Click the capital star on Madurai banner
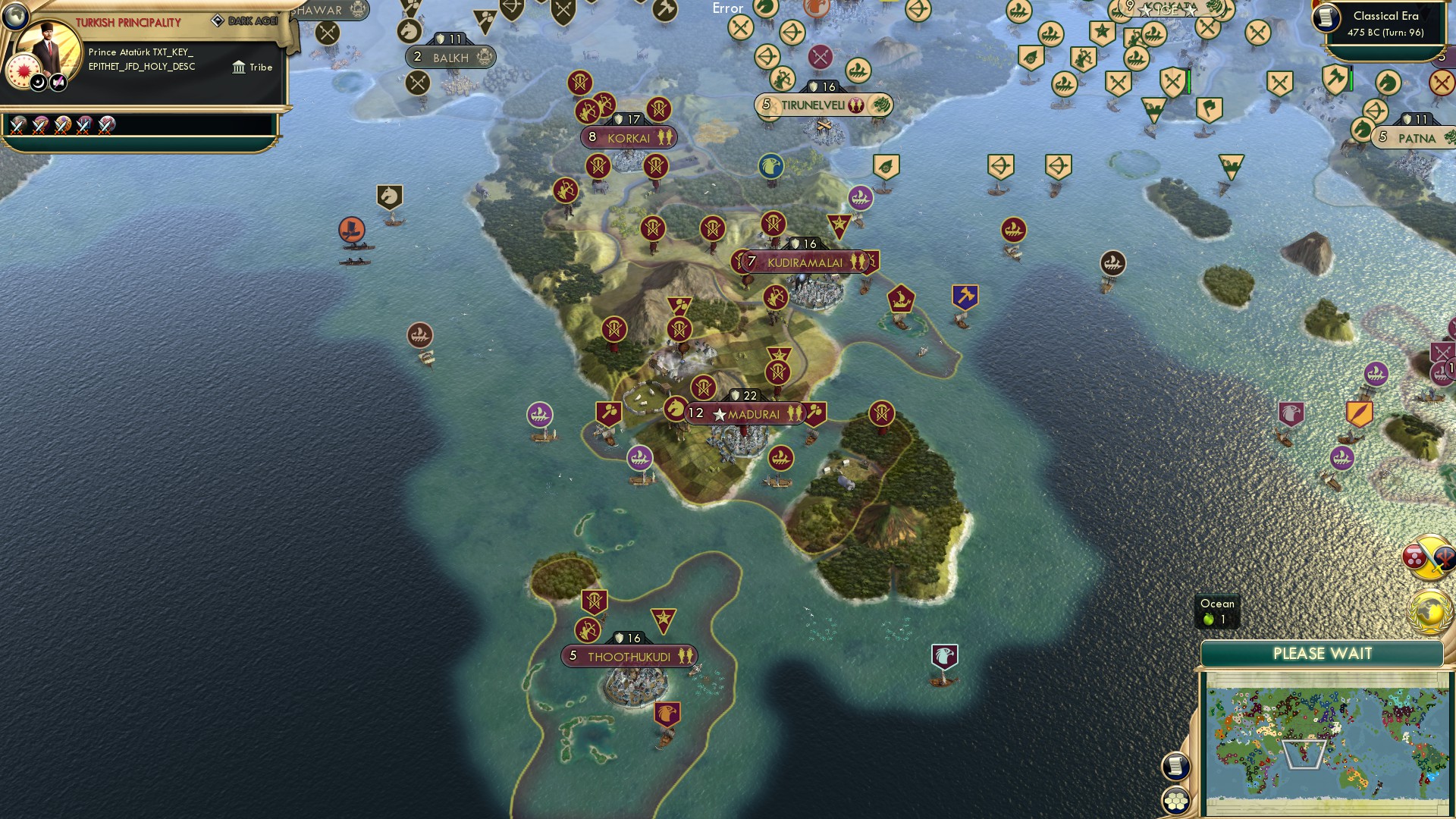This screenshot has height=819, width=1456. [718, 414]
